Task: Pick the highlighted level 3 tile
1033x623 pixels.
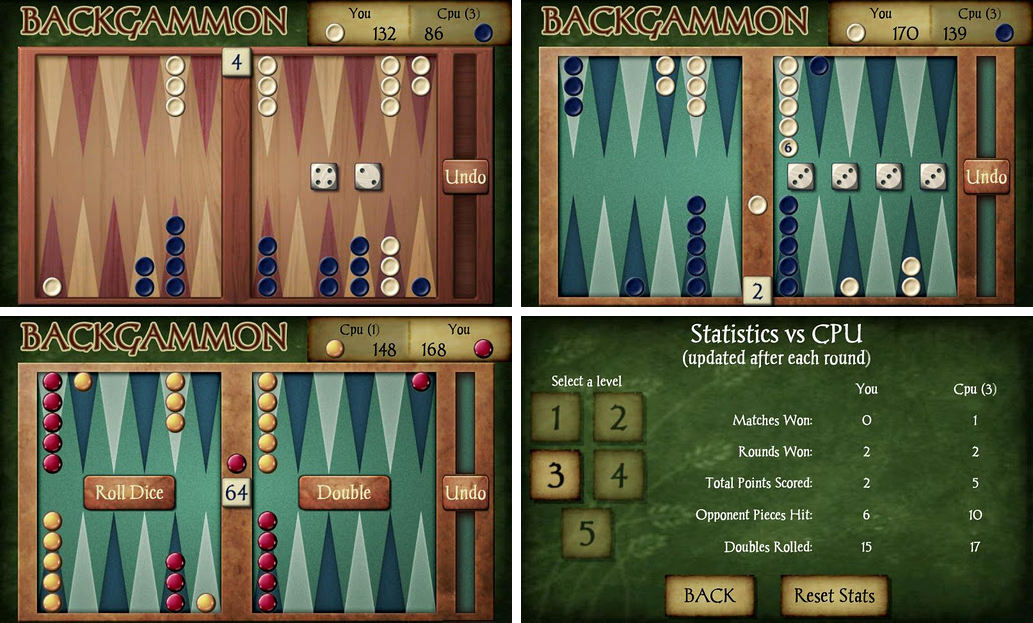Action: 555,475
